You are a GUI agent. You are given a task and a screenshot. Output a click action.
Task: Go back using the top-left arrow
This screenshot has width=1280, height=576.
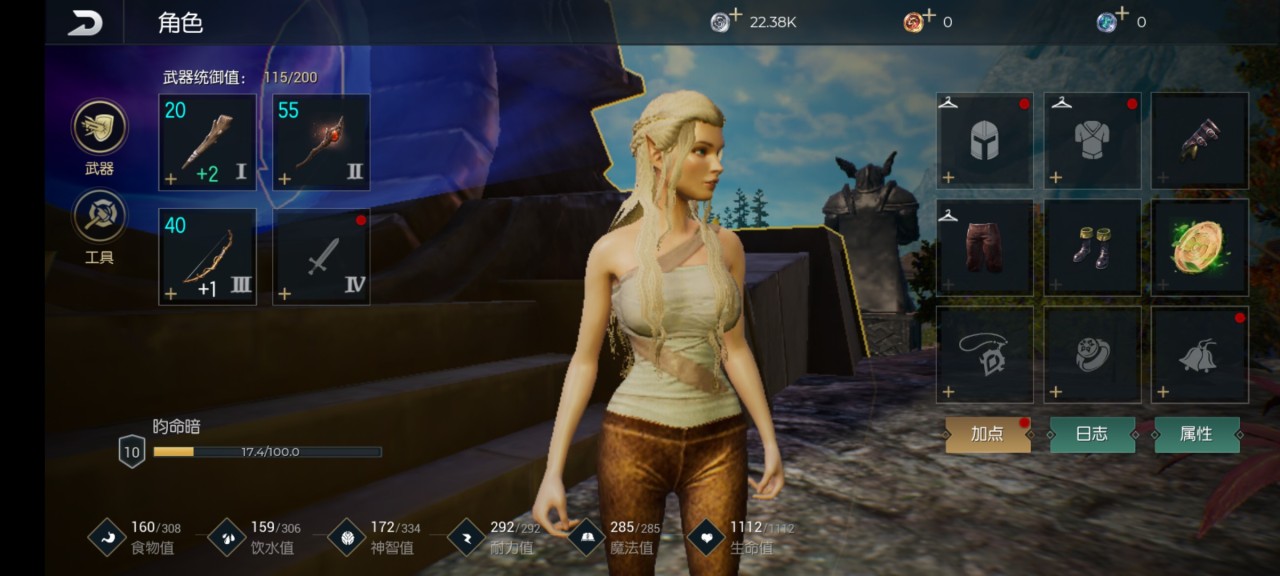pos(85,22)
